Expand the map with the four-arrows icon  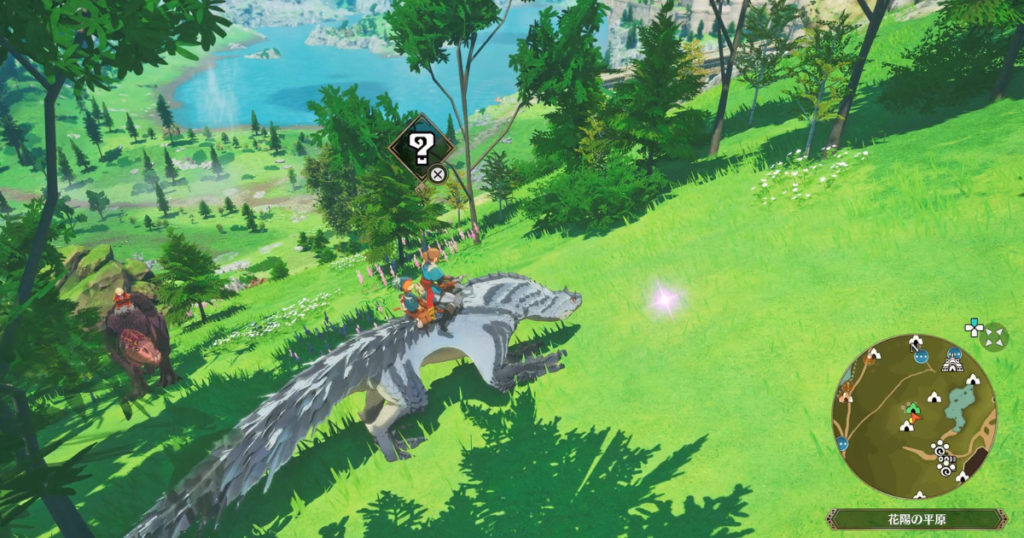994,336
